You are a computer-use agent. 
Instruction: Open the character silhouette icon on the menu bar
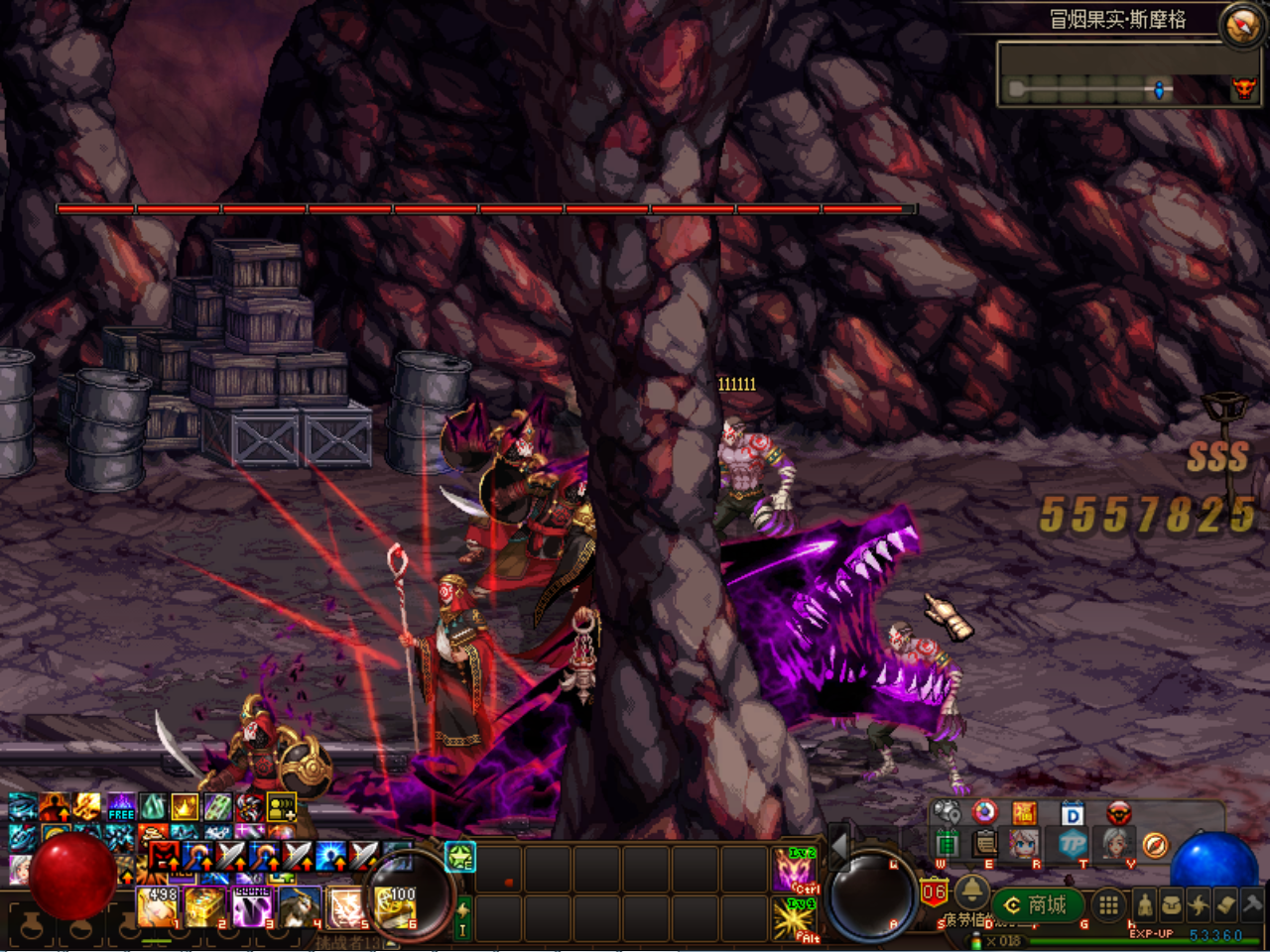(1145, 905)
